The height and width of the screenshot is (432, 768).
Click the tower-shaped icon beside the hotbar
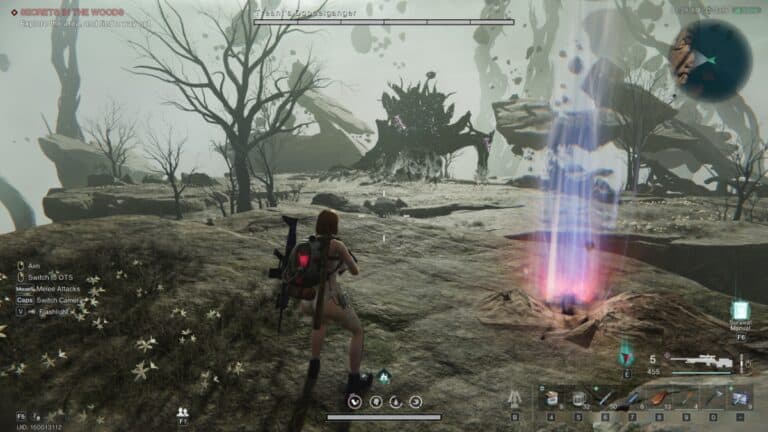(515, 398)
